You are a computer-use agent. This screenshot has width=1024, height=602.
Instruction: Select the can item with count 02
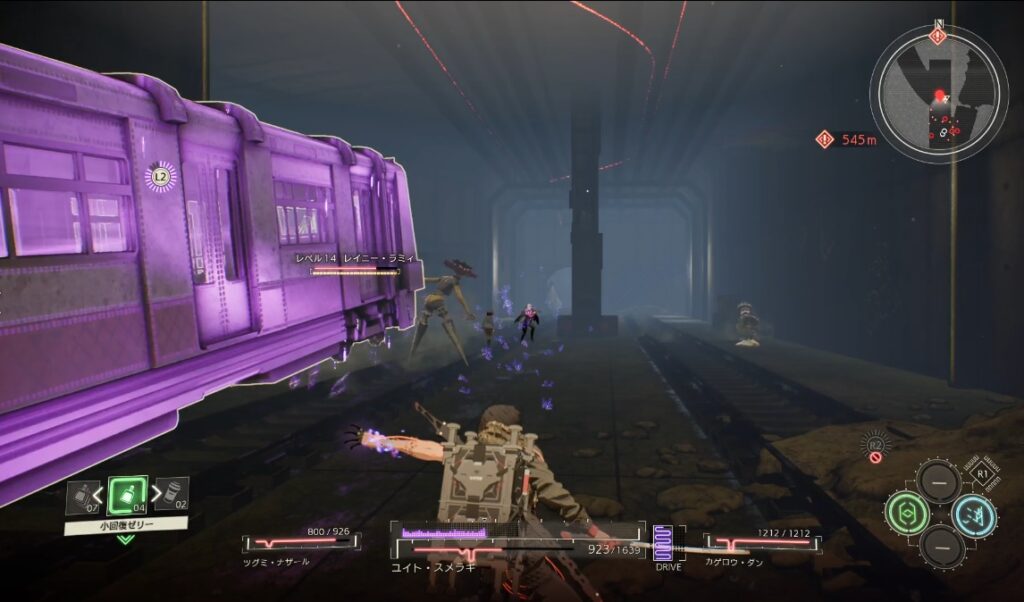coord(171,495)
